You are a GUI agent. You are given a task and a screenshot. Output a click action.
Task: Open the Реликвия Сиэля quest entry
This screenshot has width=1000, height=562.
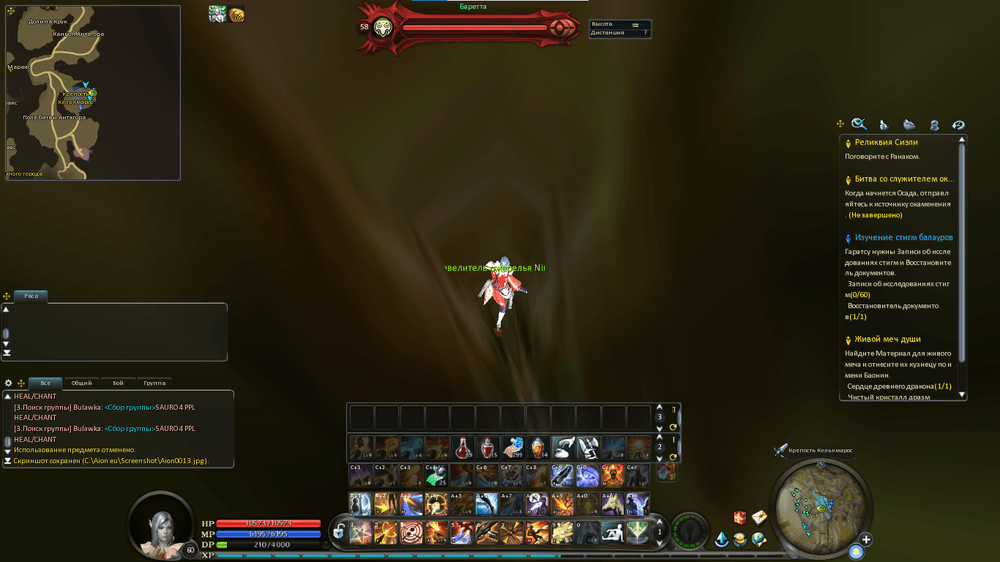[886, 142]
